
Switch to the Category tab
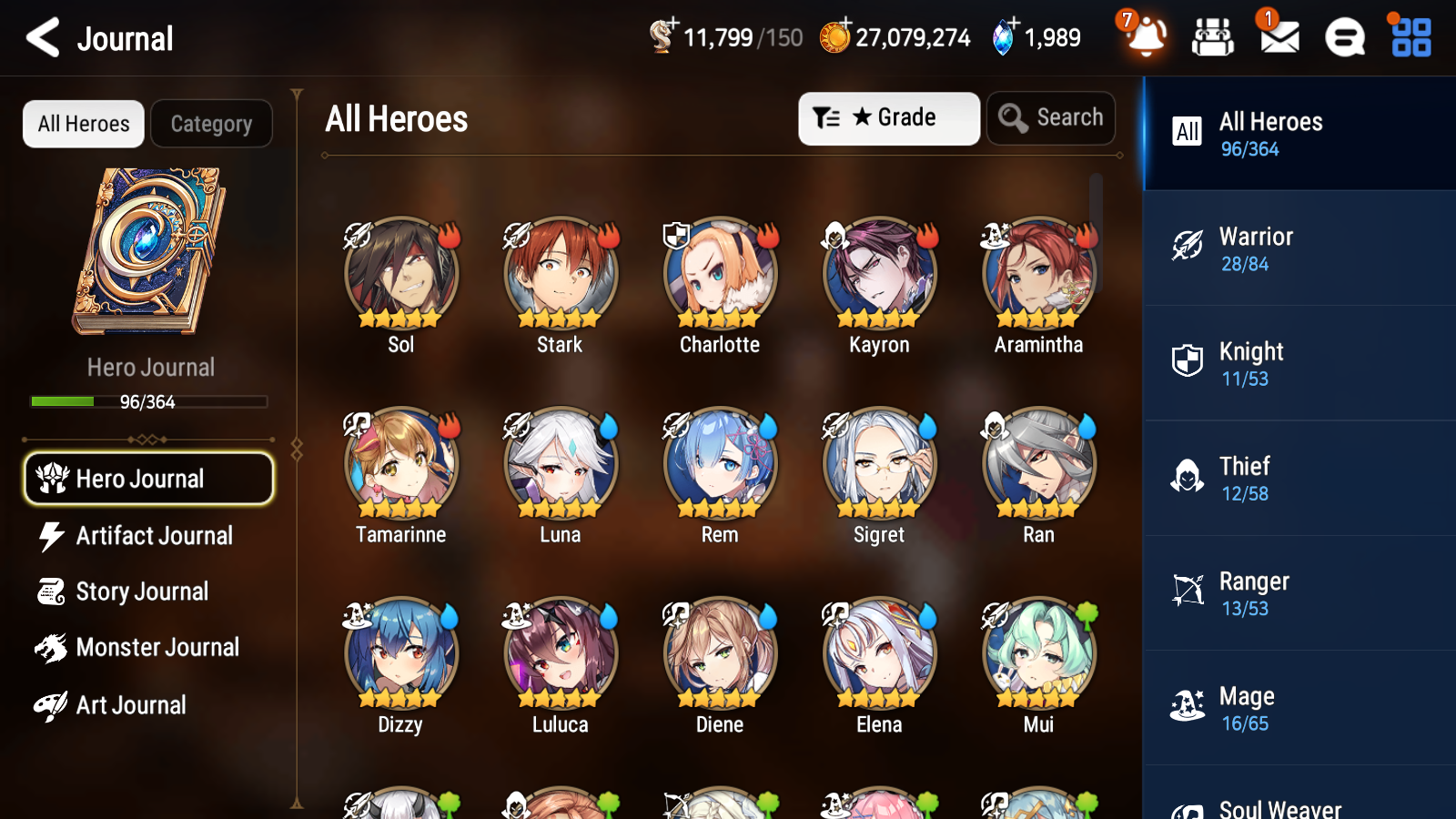[x=211, y=124]
